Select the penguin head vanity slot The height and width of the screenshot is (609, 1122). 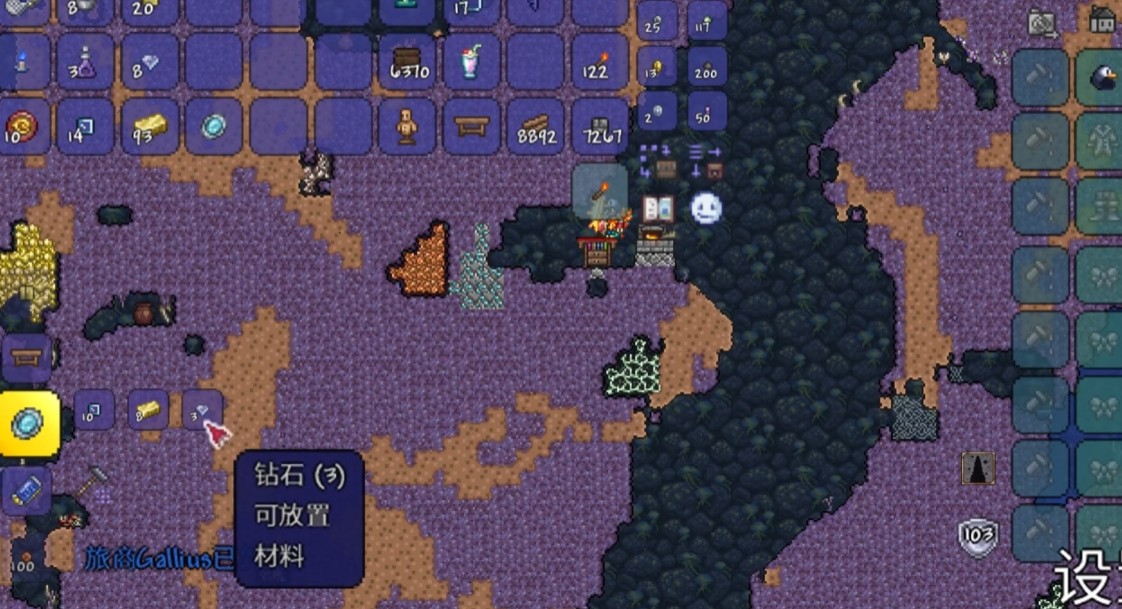1101,78
